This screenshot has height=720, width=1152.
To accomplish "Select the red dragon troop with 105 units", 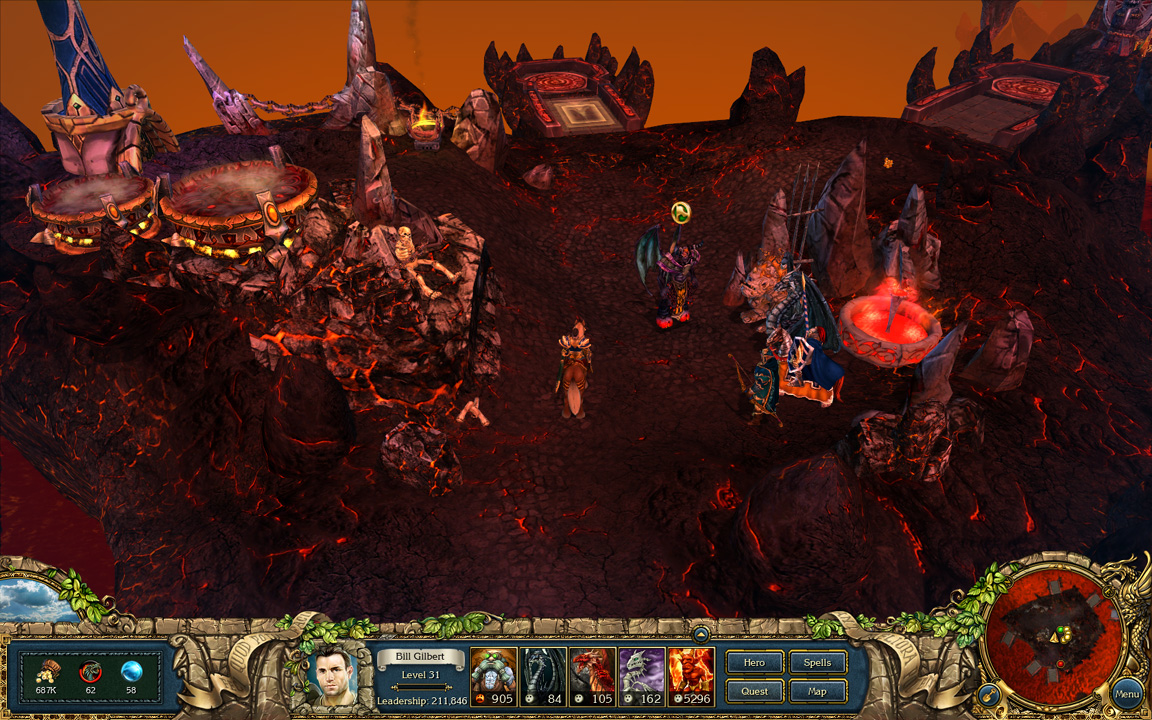I will (592, 677).
